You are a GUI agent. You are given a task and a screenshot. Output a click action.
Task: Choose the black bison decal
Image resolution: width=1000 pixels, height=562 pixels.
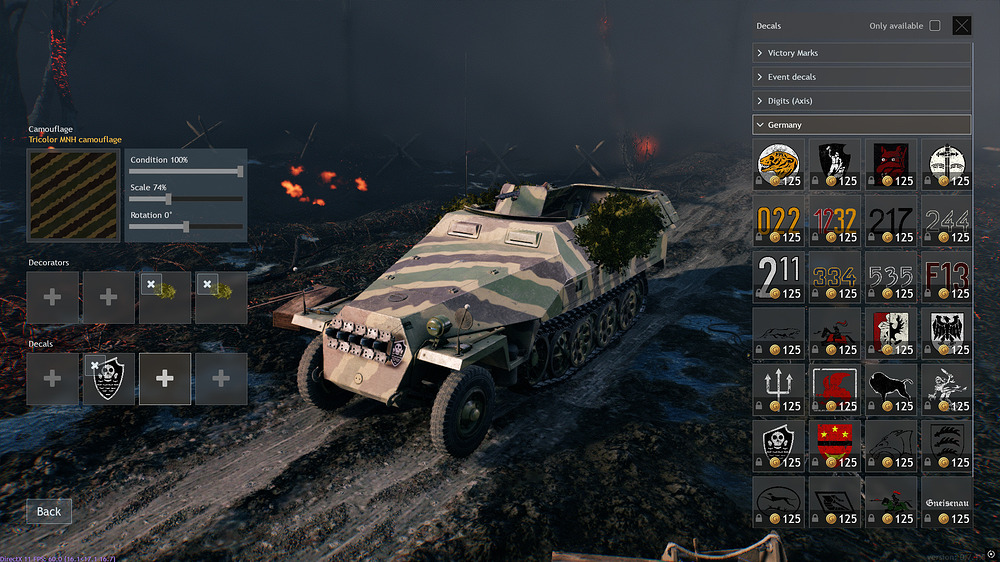pyautogui.click(x=889, y=388)
